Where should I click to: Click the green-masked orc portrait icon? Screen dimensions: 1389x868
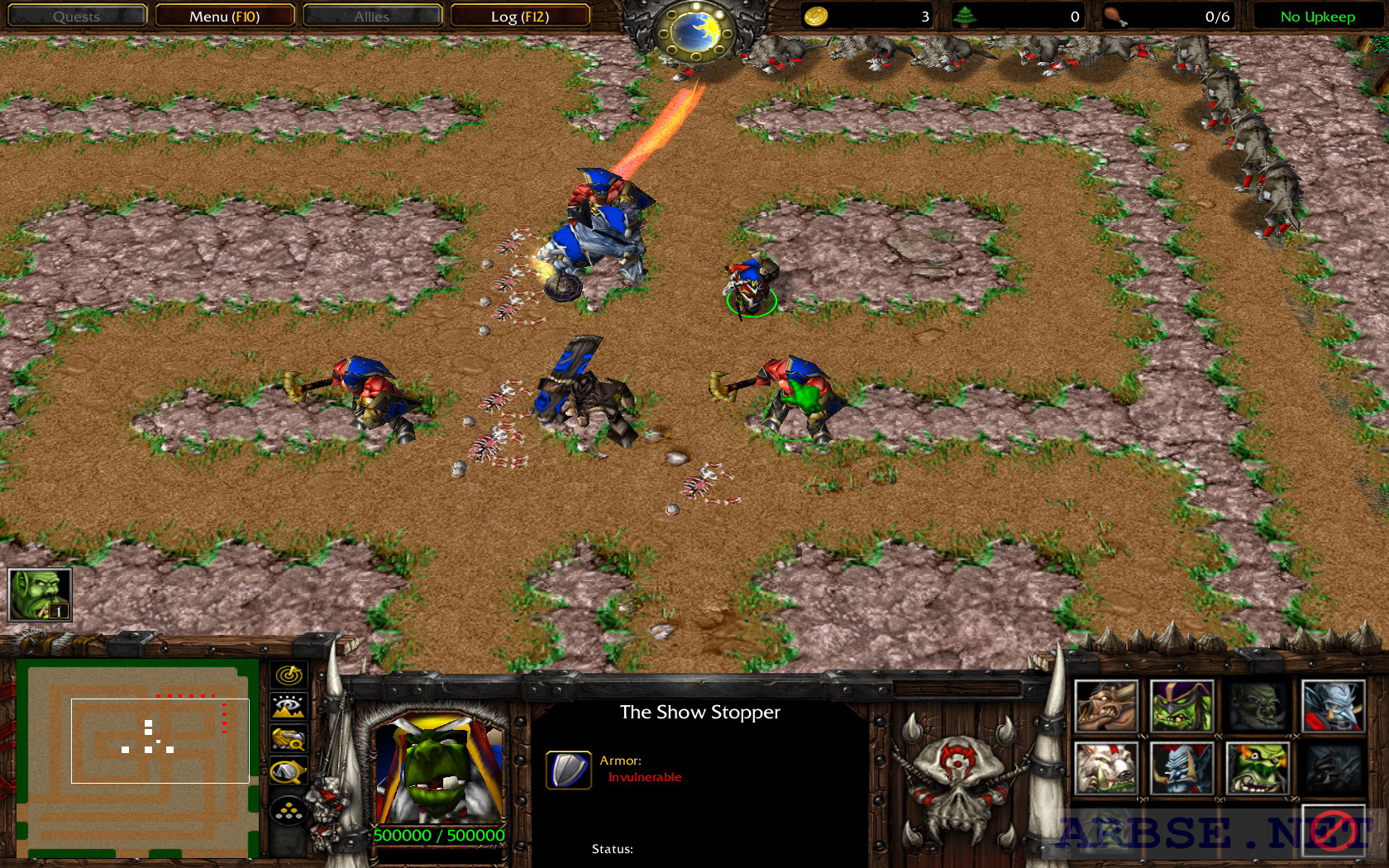tap(1255, 768)
